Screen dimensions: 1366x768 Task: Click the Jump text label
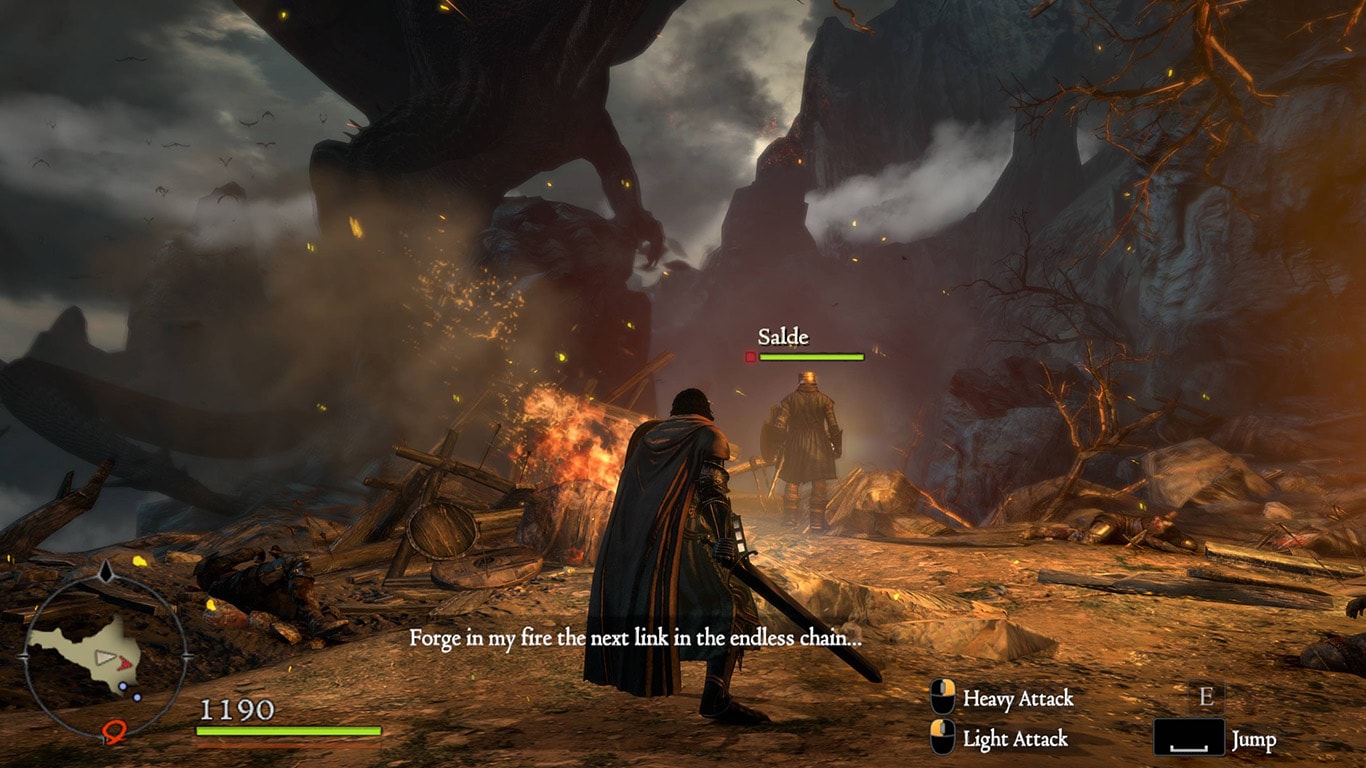(1254, 738)
